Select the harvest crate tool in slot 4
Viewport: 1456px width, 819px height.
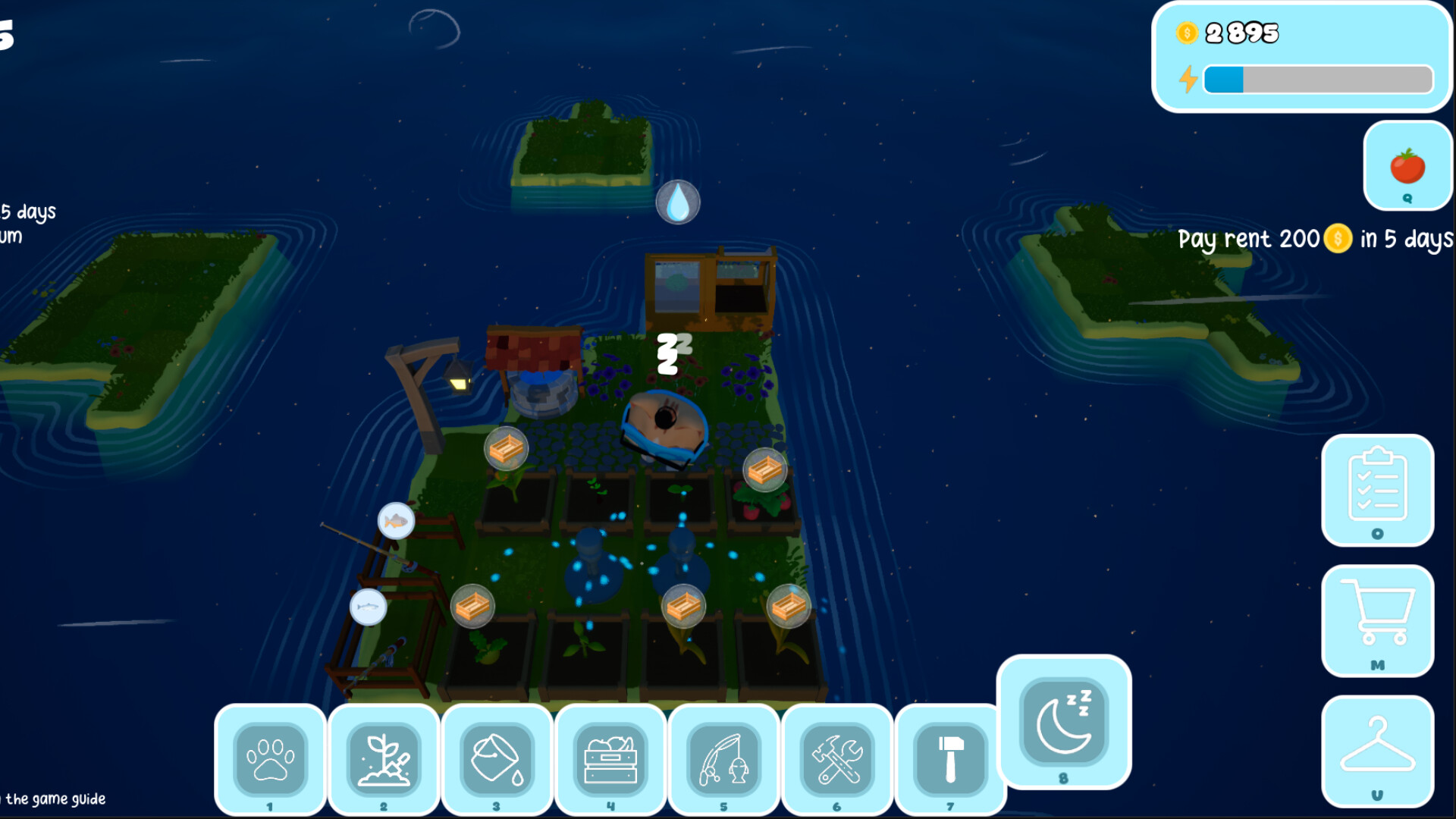click(610, 761)
